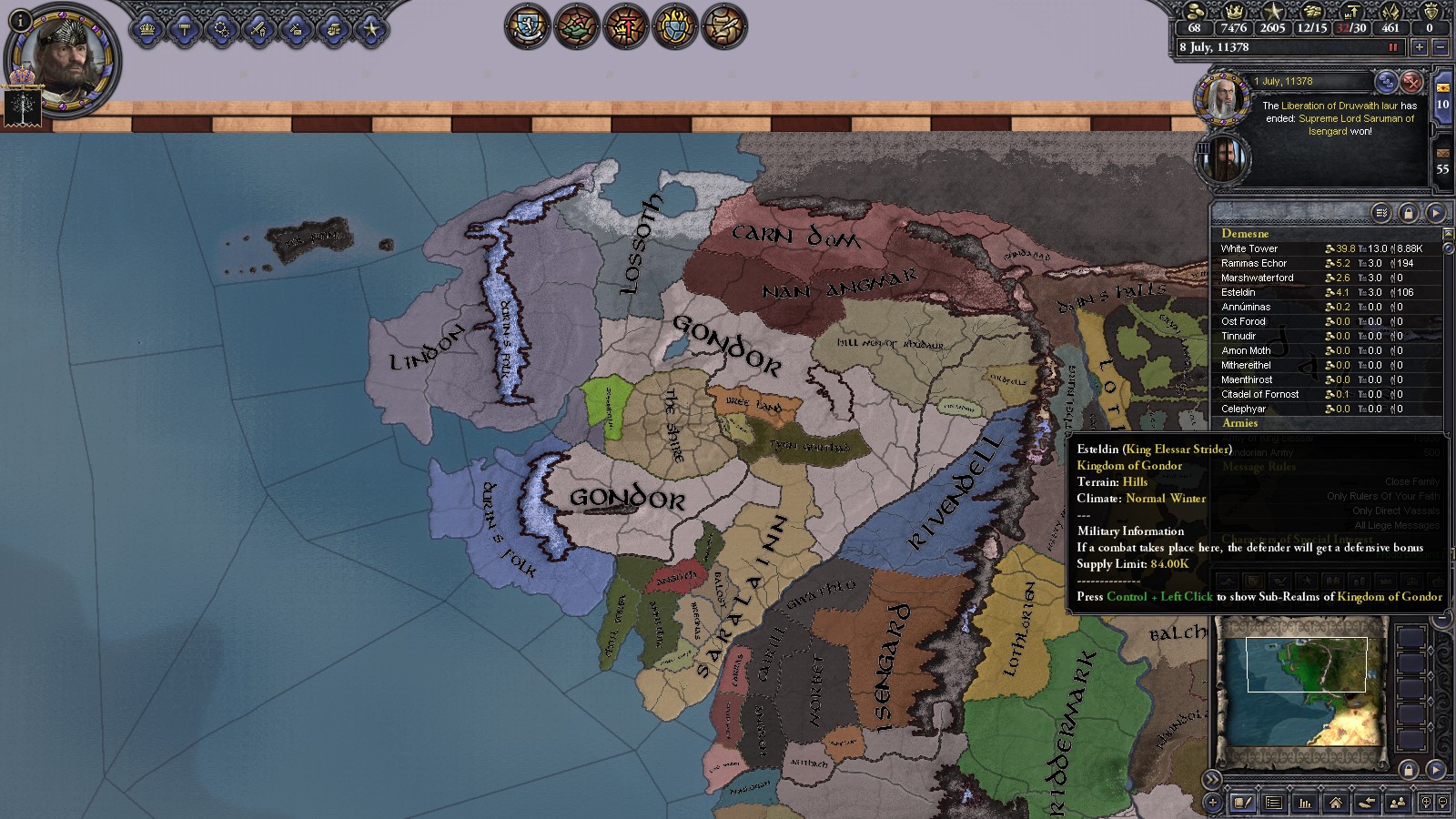Screen dimensions: 1456x819
Task: Open the Laws screen via crown icon
Action: click(x=147, y=29)
